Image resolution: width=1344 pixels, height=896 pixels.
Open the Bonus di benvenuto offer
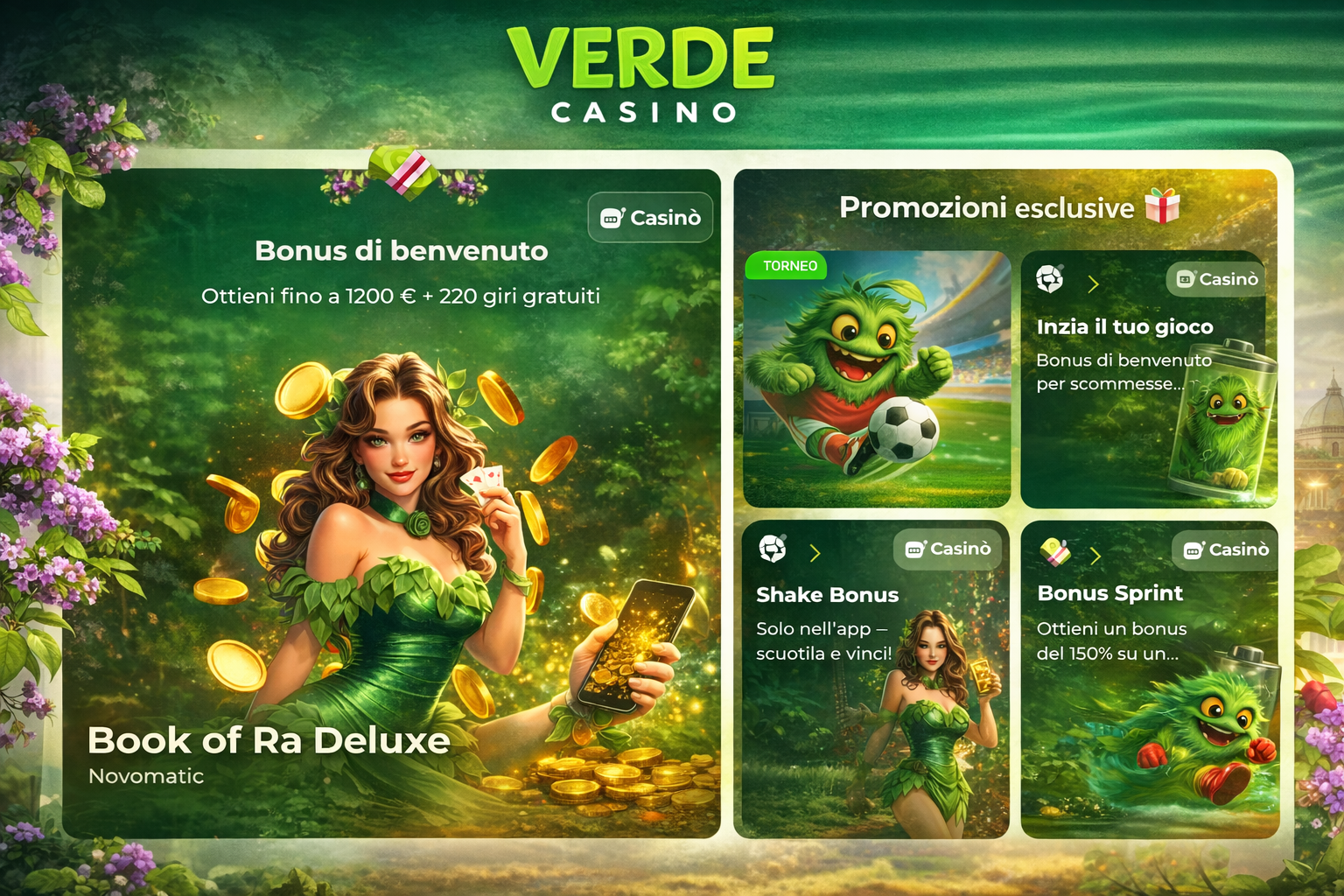click(x=401, y=251)
